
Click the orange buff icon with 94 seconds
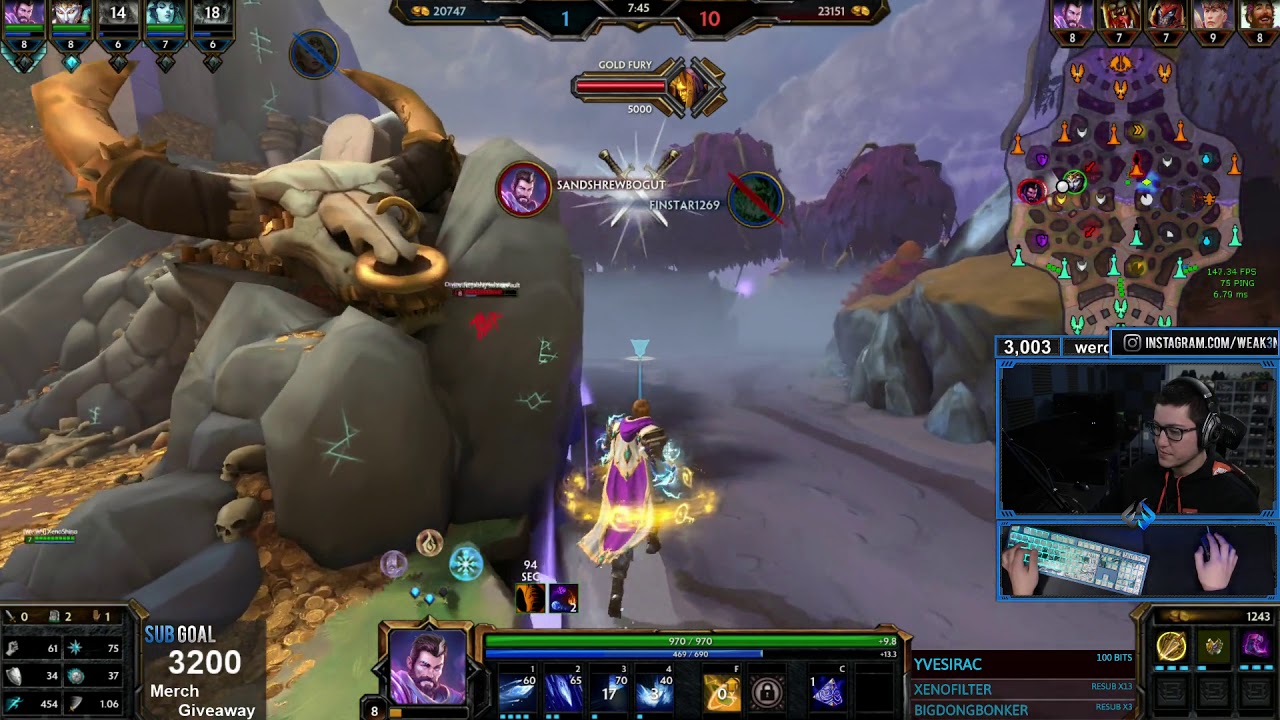530,598
